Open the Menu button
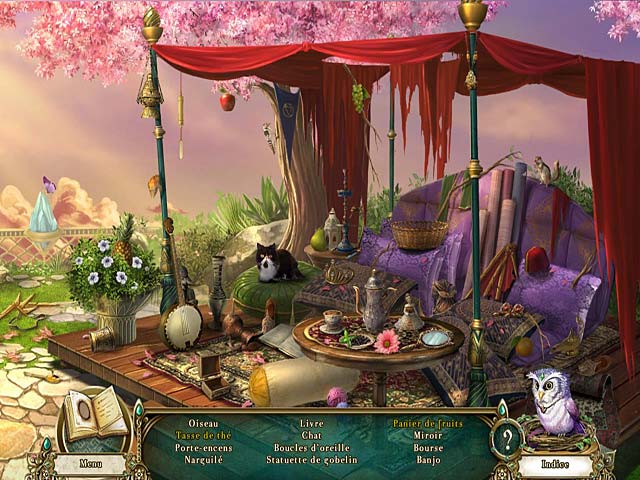This screenshot has width=640, height=480. coord(89,463)
